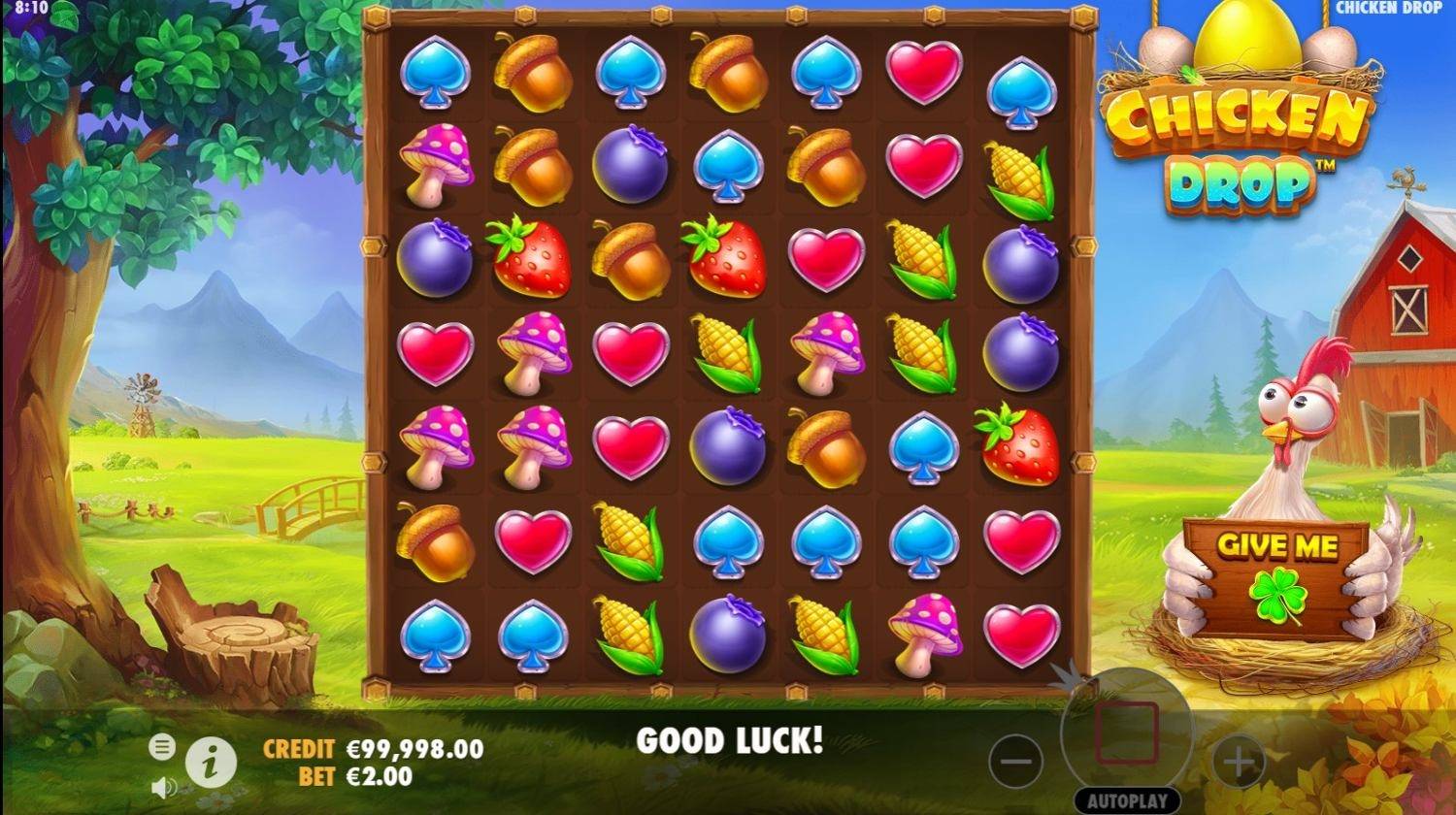Show the game info page
The height and width of the screenshot is (815, 1456).
point(211,762)
